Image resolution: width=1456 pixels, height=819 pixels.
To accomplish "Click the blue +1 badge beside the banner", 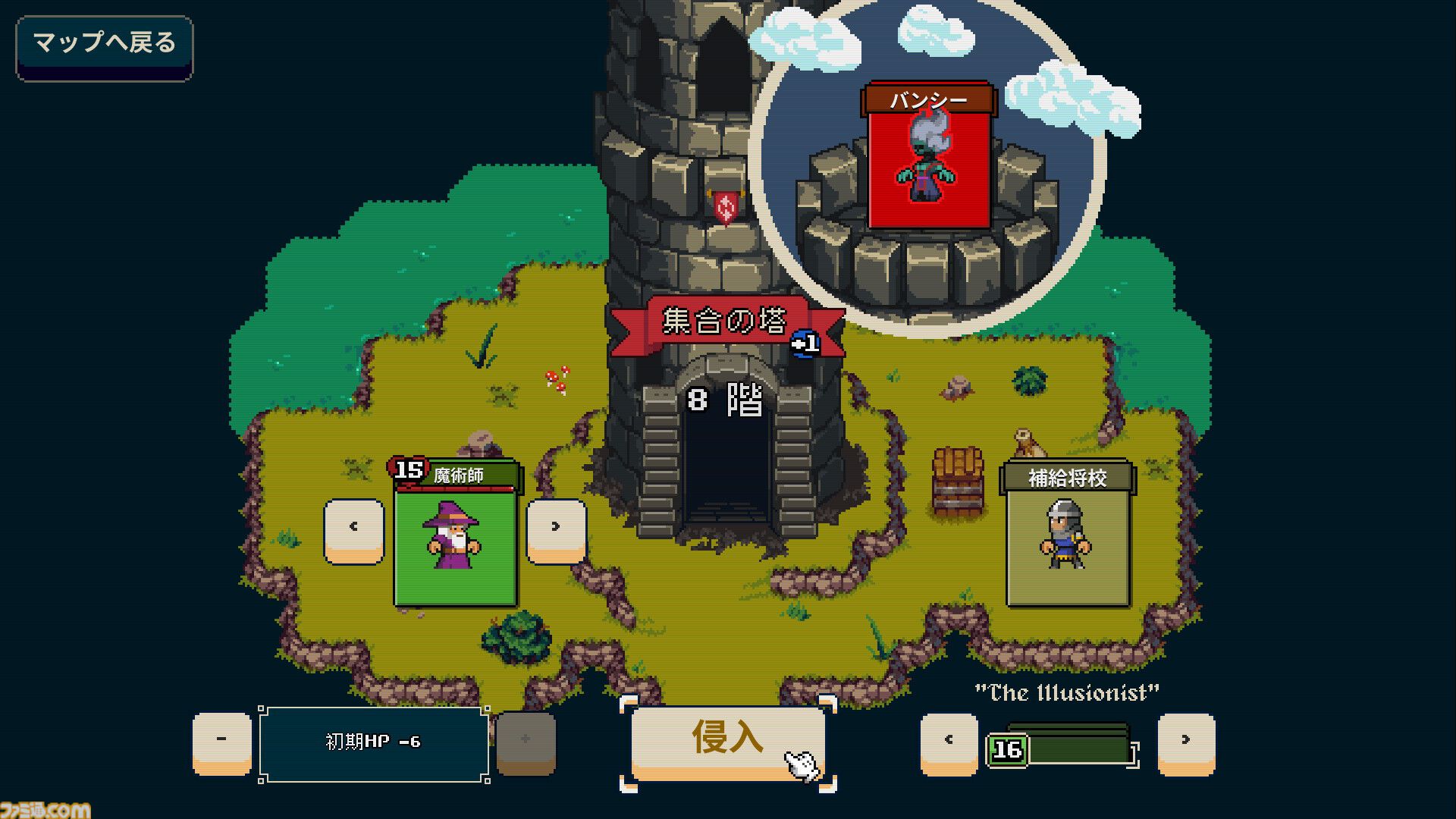I will tap(804, 343).
